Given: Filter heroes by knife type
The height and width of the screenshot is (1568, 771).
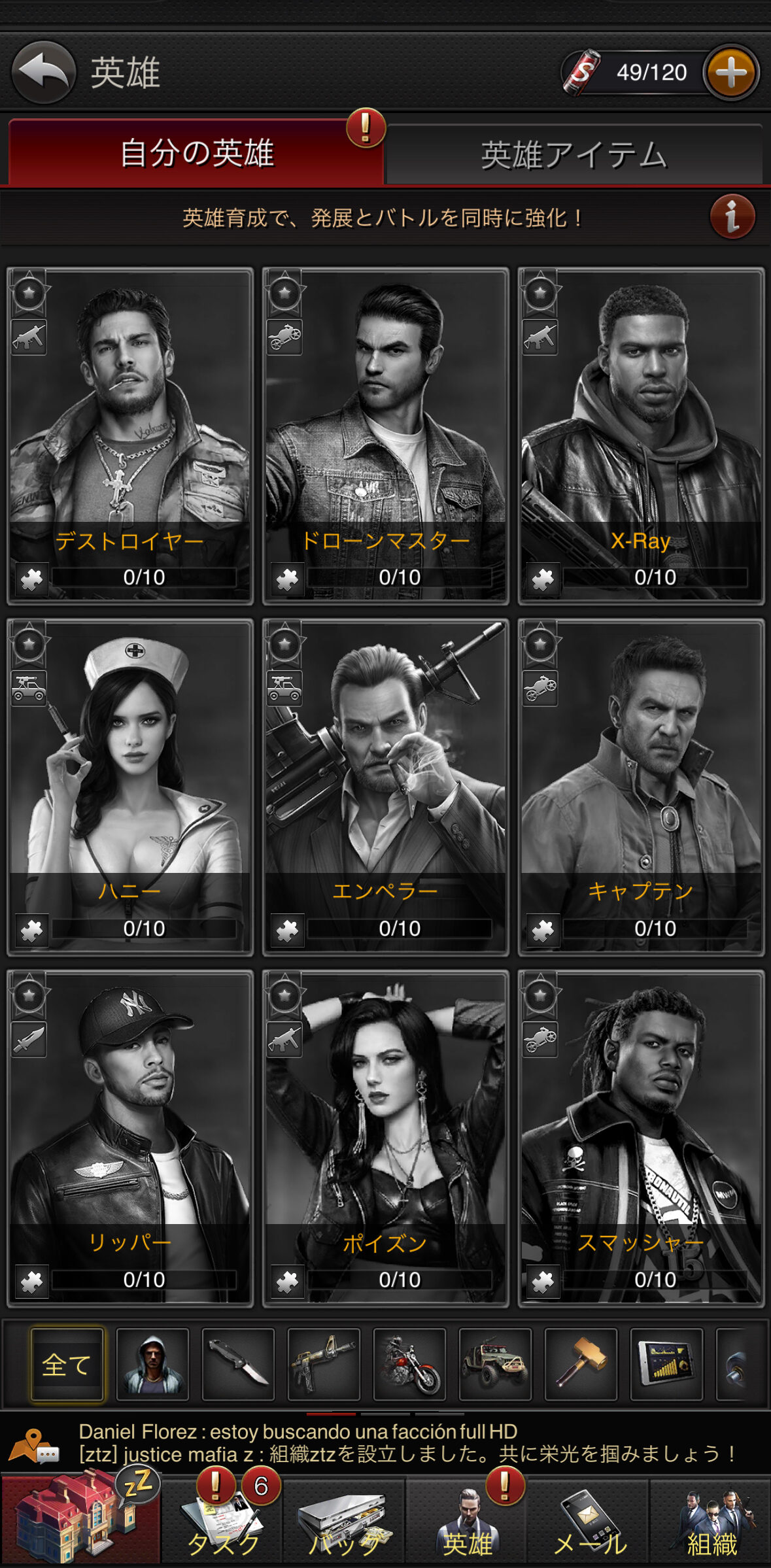Looking at the screenshot, I should click(x=238, y=1364).
